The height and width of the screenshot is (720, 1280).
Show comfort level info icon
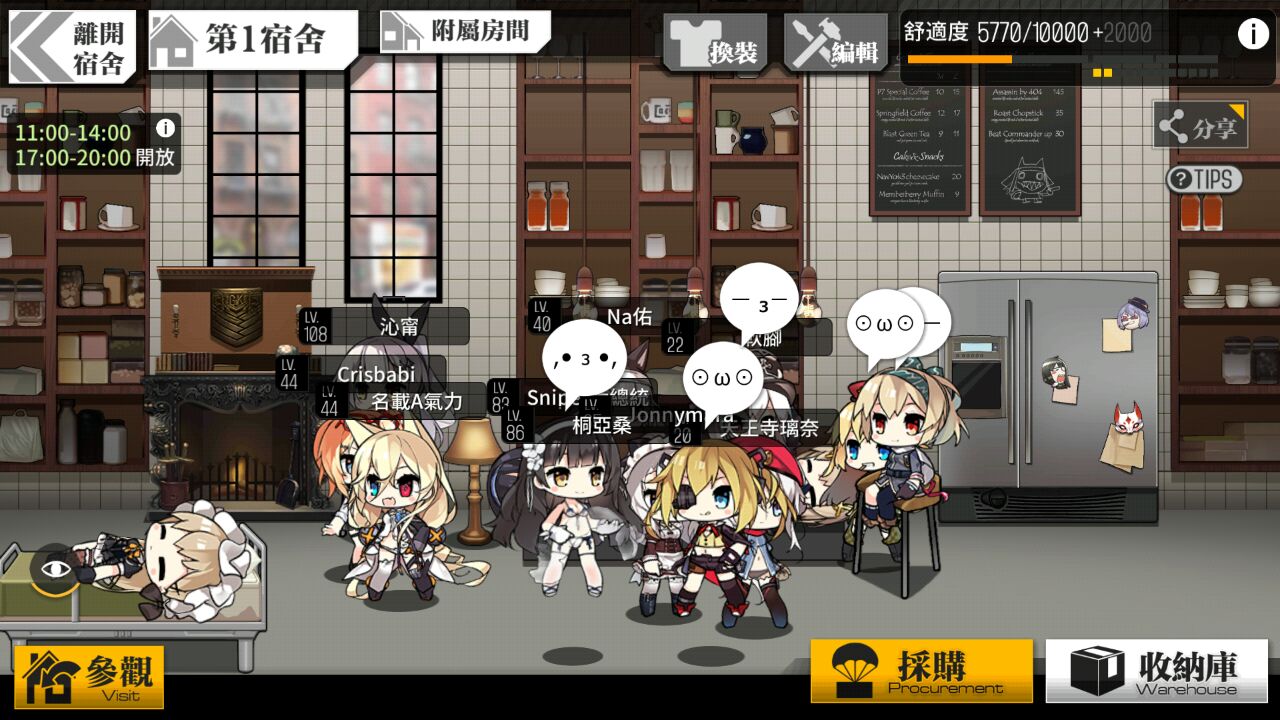(1252, 34)
